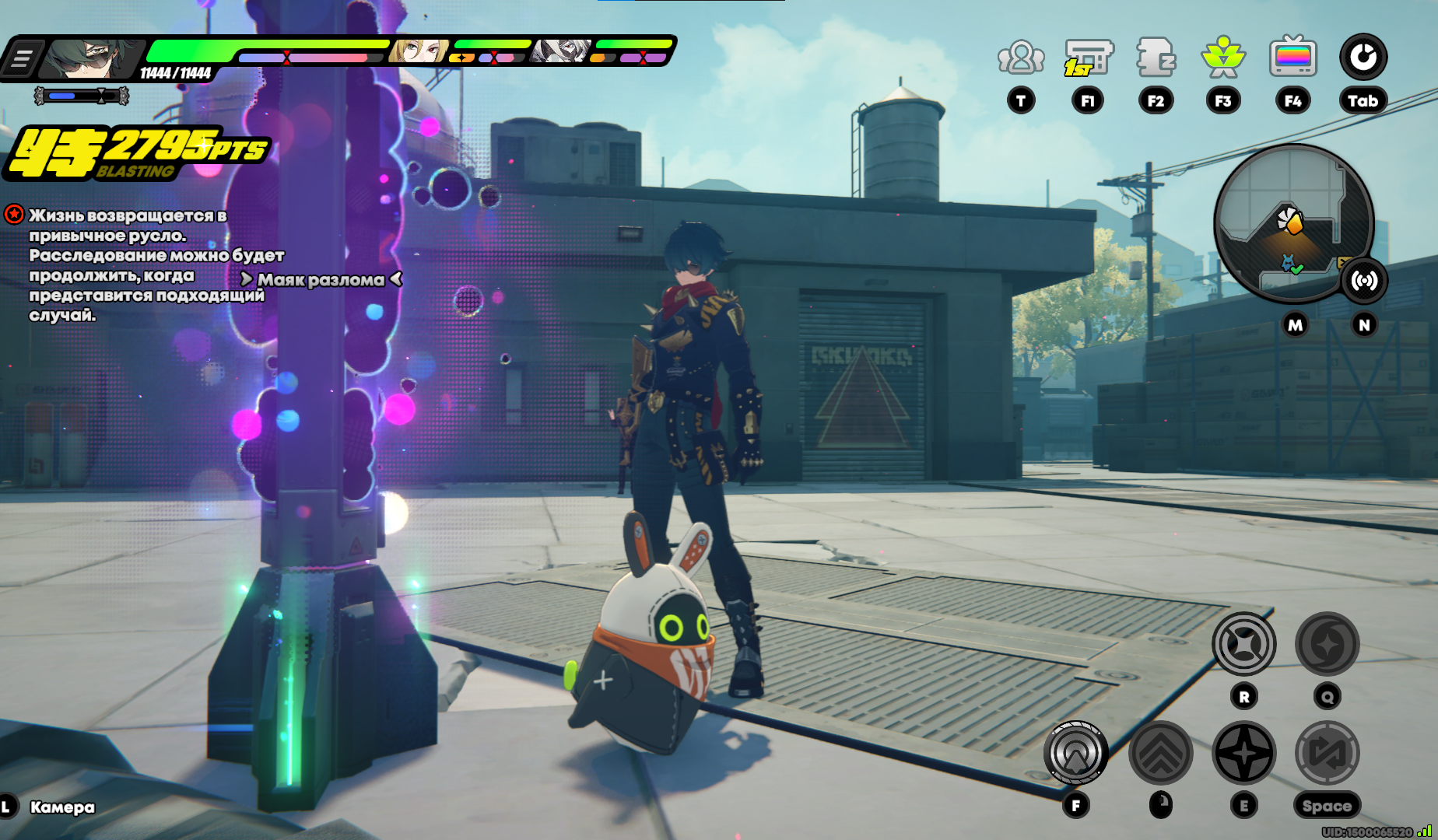
Task: Open the hamburger main menu
Action: click(x=22, y=58)
